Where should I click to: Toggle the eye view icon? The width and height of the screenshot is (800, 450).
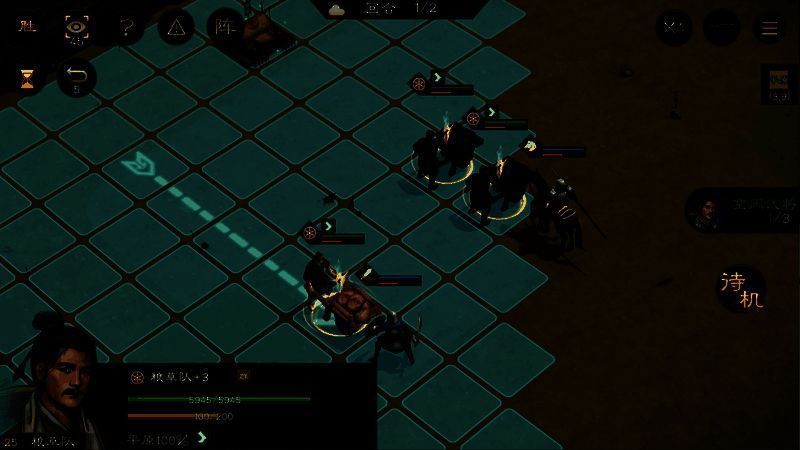(75, 28)
